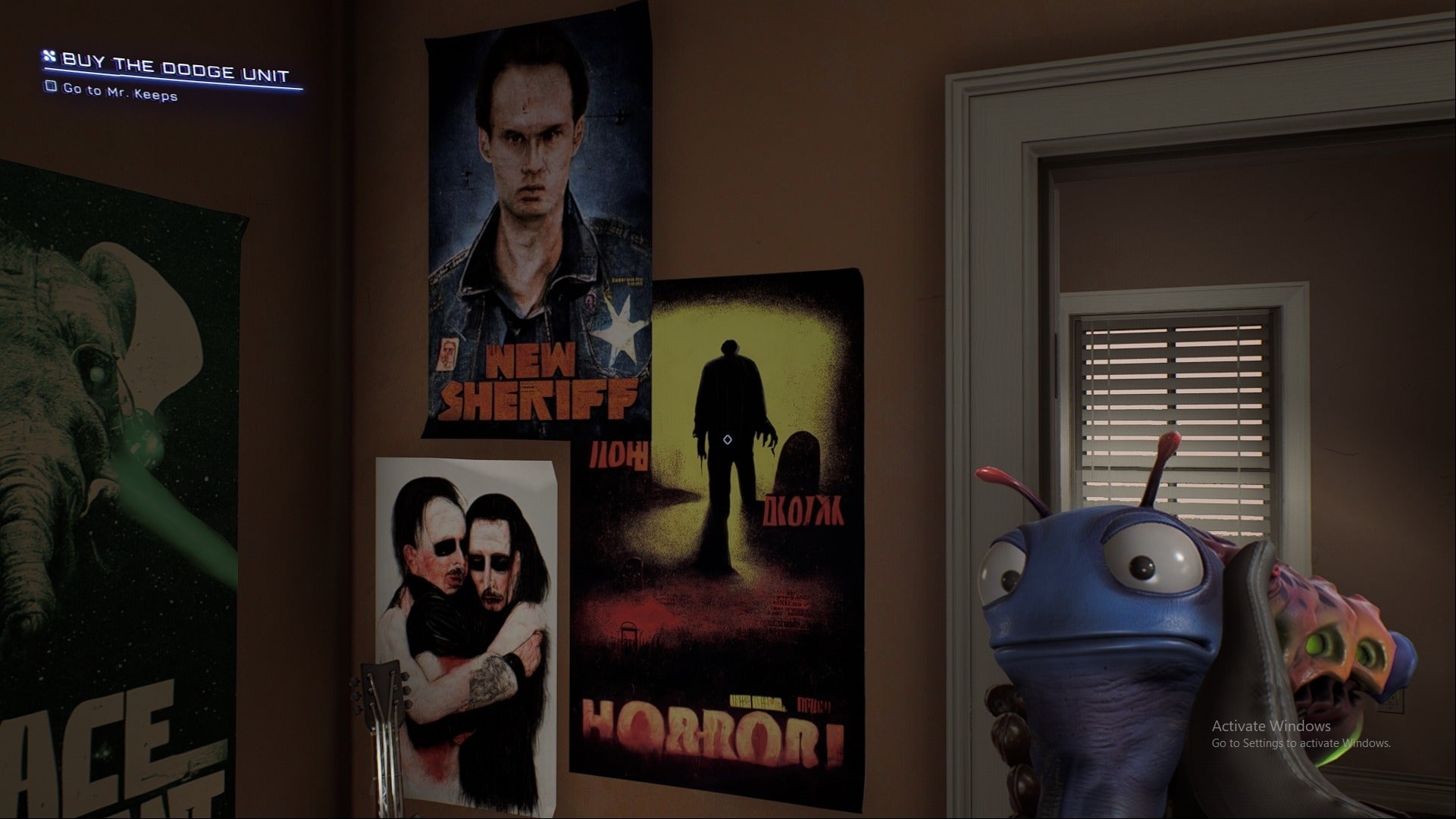Click the white star patch on the sheriff's jacket
The width and height of the screenshot is (1456, 819).
coord(620,330)
